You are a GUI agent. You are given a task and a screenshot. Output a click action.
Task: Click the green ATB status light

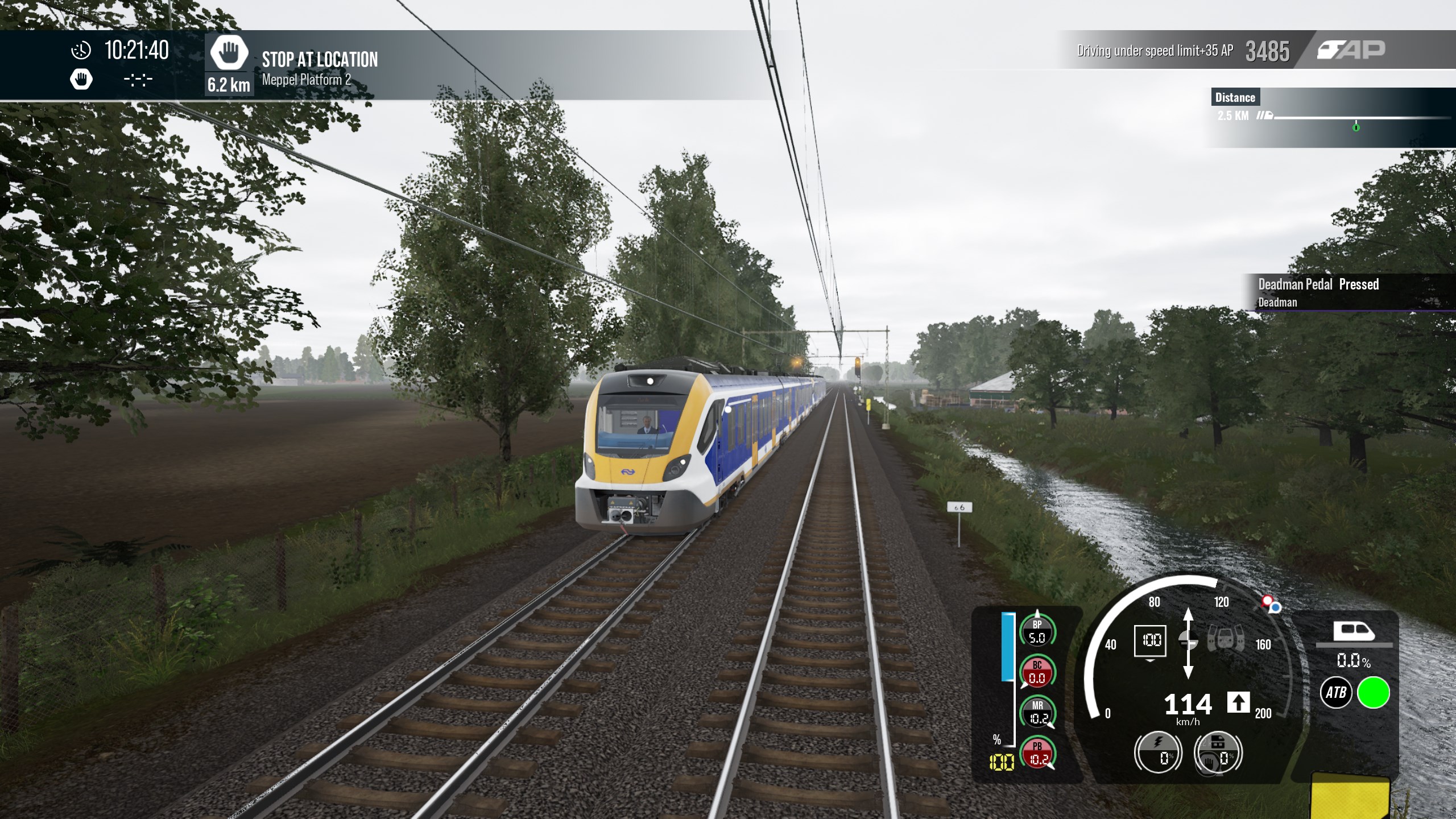(x=1373, y=692)
